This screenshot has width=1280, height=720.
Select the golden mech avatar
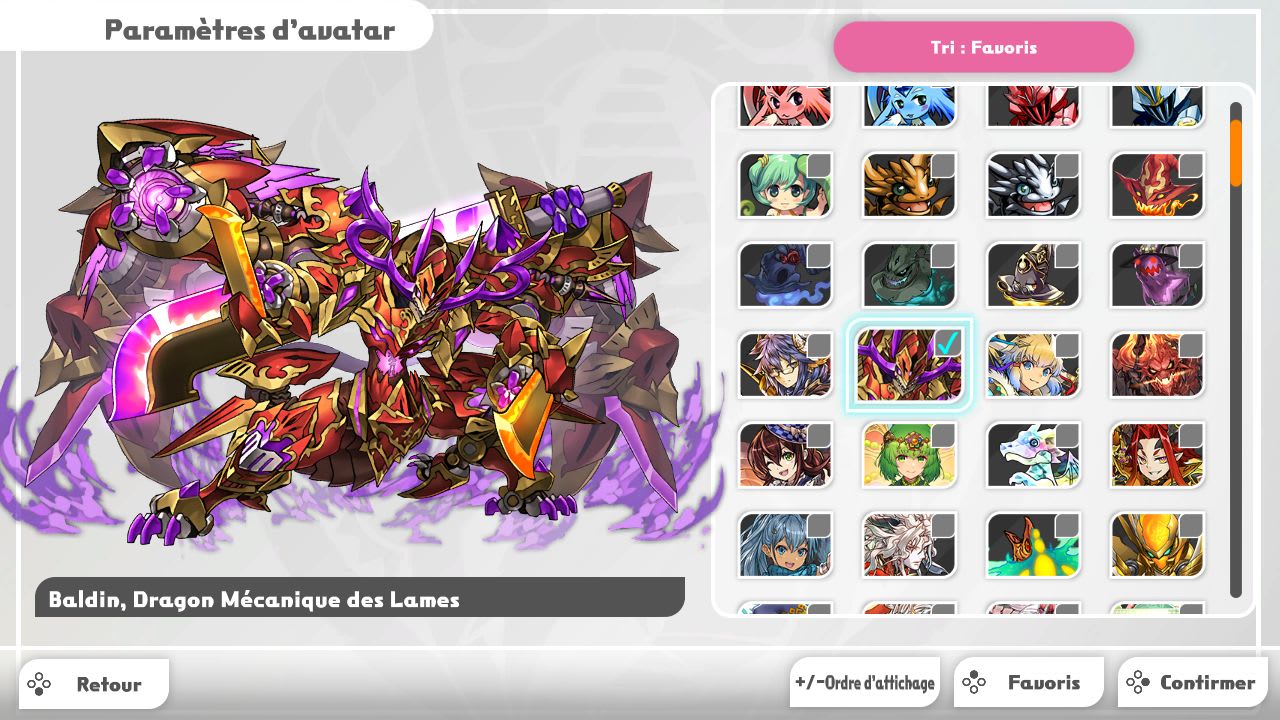[1157, 545]
